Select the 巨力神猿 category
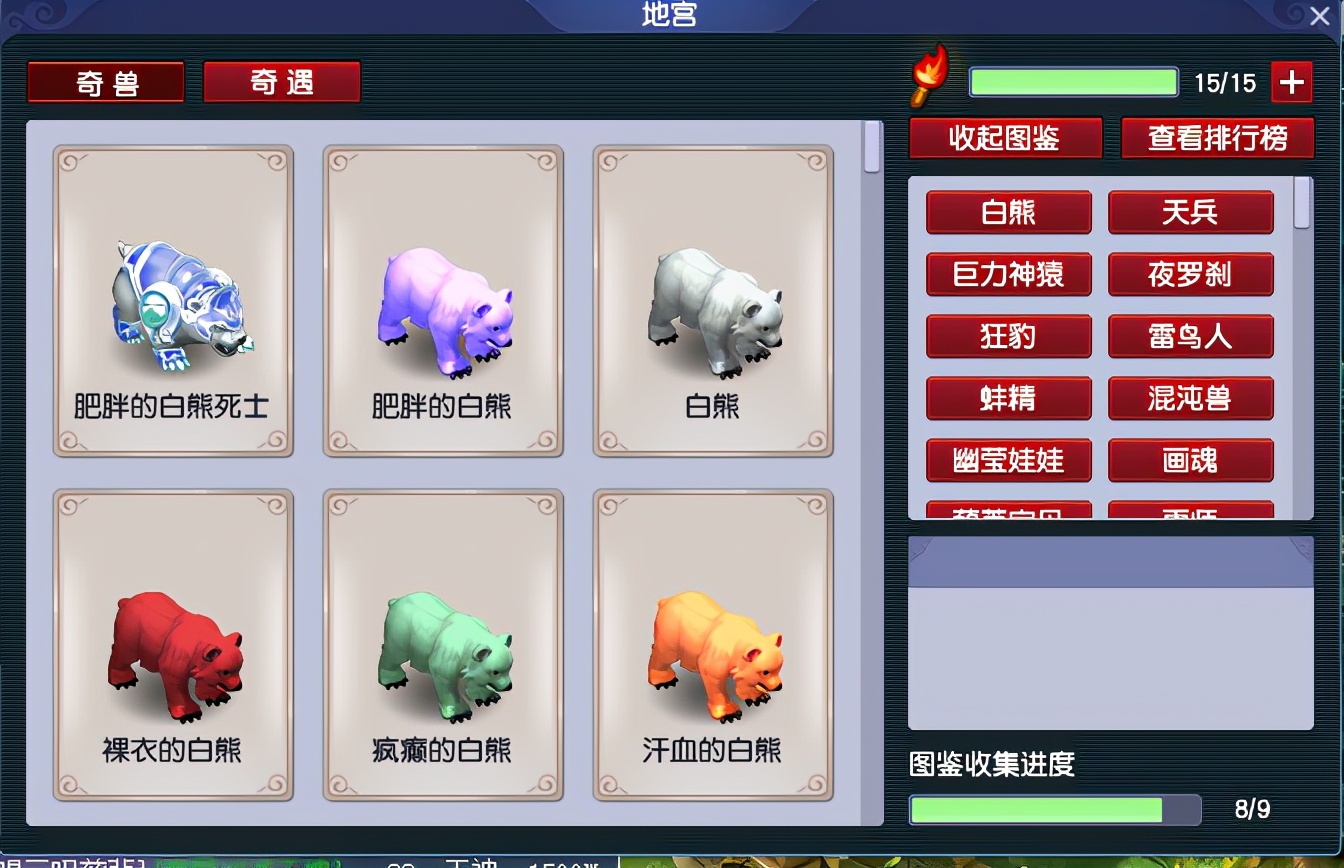 pos(1008,275)
